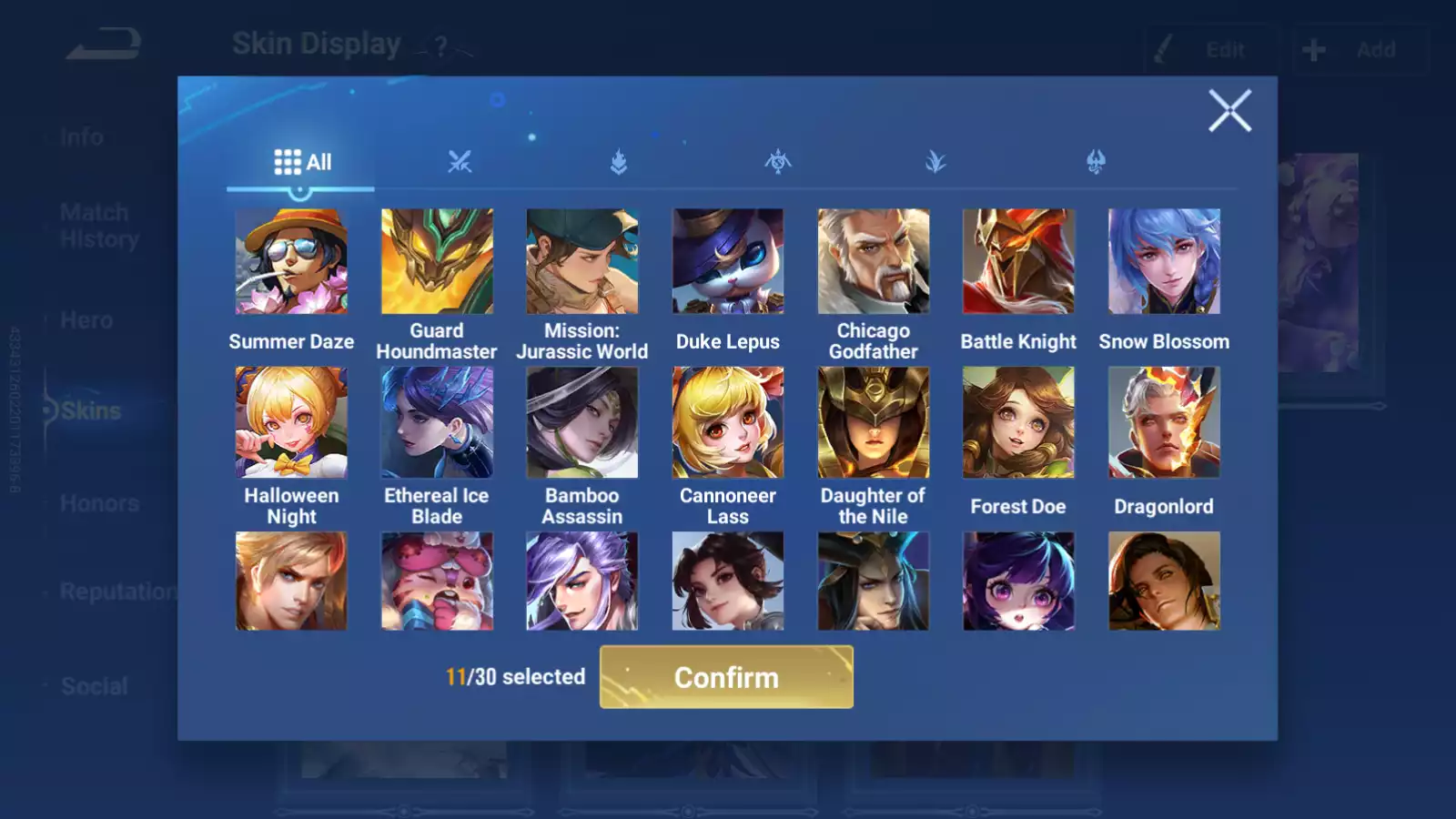Screen dimensions: 1456x819
Task: Choose the Guard Houndmaster skin
Action: point(437,262)
